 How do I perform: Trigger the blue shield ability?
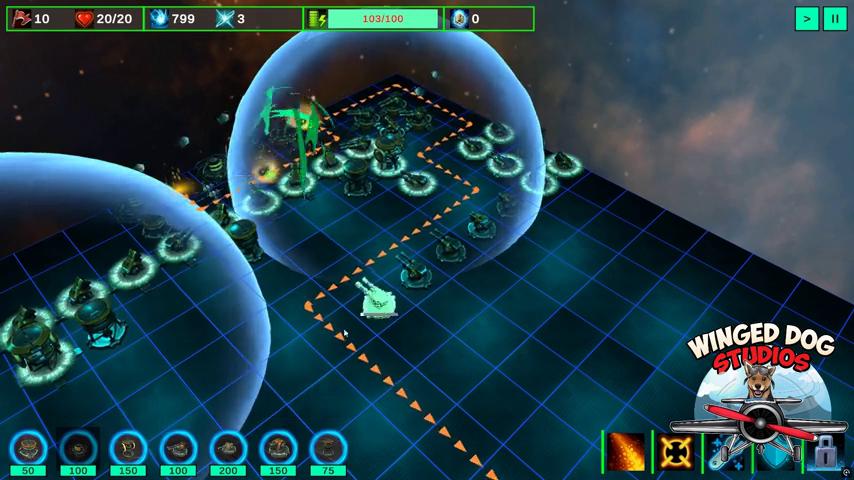point(776,456)
